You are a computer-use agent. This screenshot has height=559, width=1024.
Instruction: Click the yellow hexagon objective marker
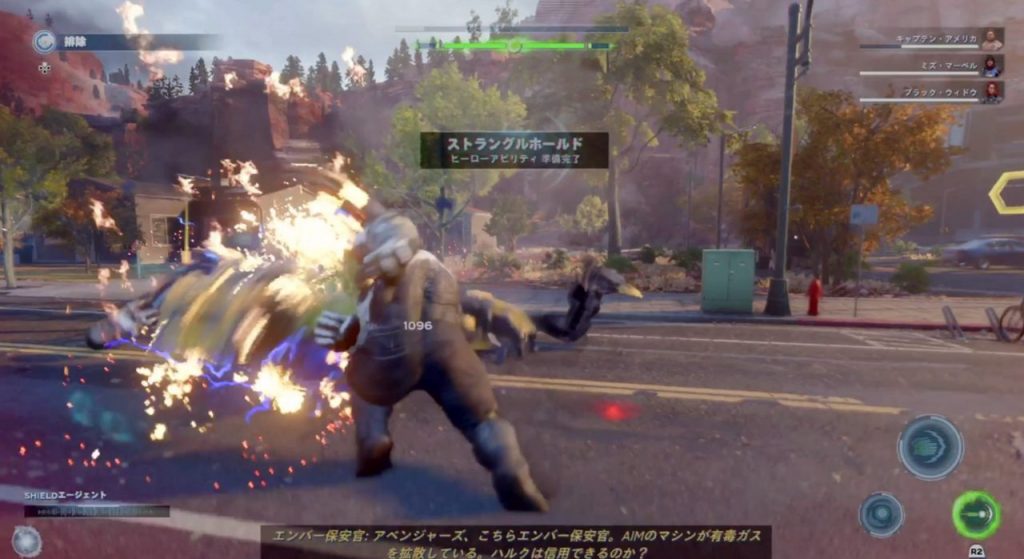(1008, 192)
